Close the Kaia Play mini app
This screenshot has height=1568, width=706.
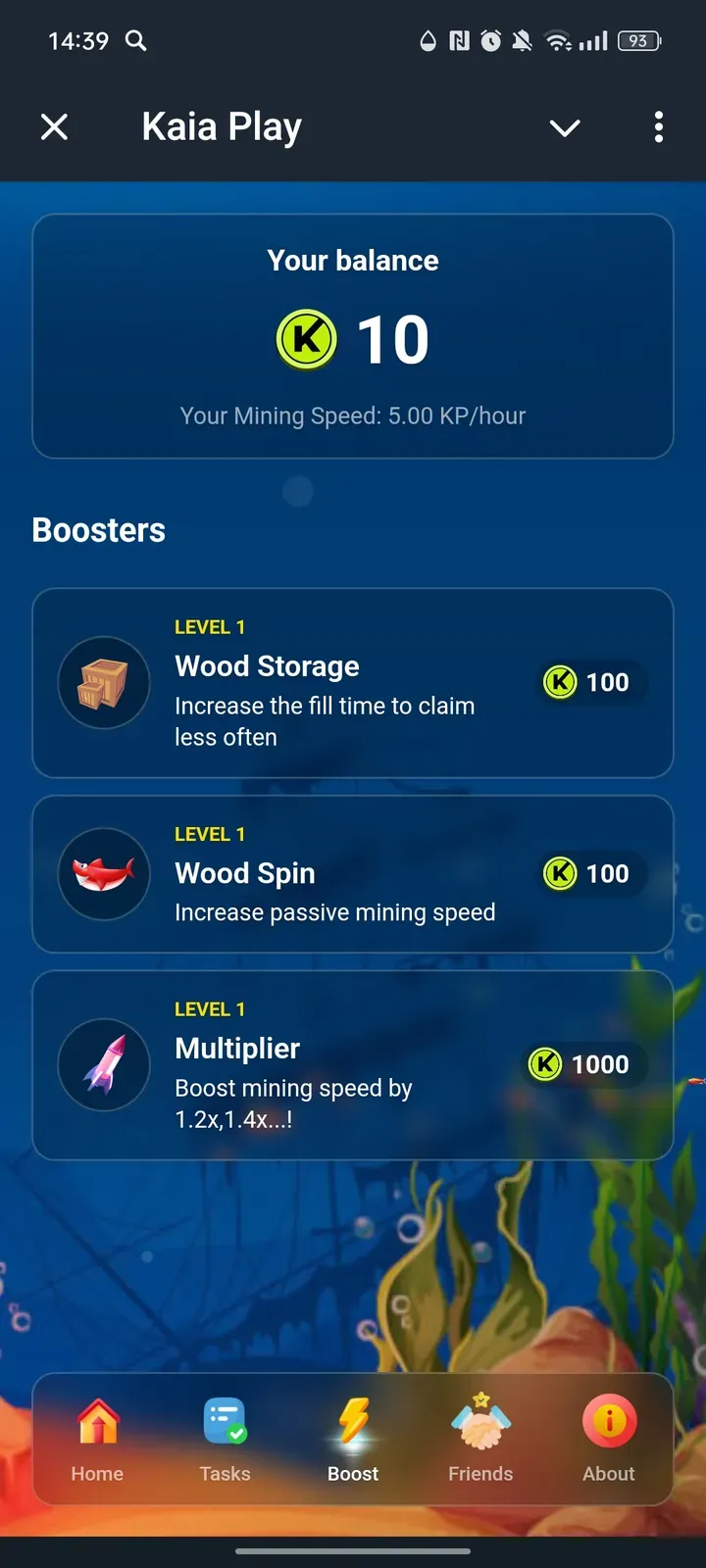click(55, 126)
